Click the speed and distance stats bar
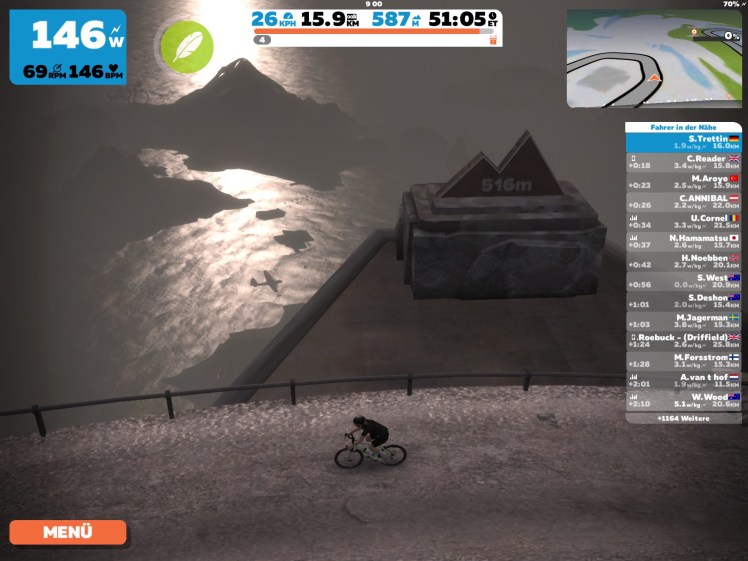This screenshot has height=561, width=748. point(376,20)
